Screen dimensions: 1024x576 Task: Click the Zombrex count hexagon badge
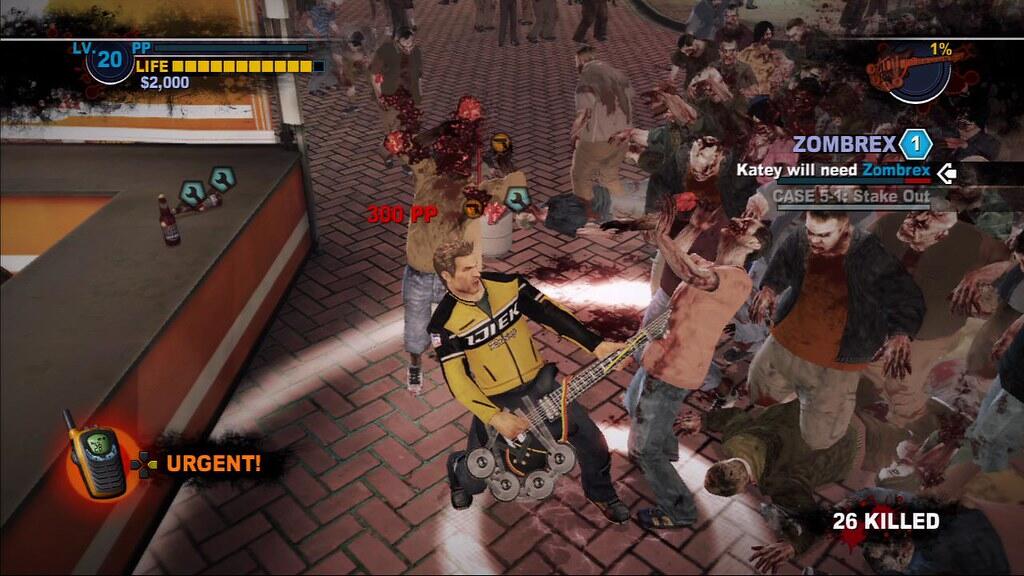[914, 145]
